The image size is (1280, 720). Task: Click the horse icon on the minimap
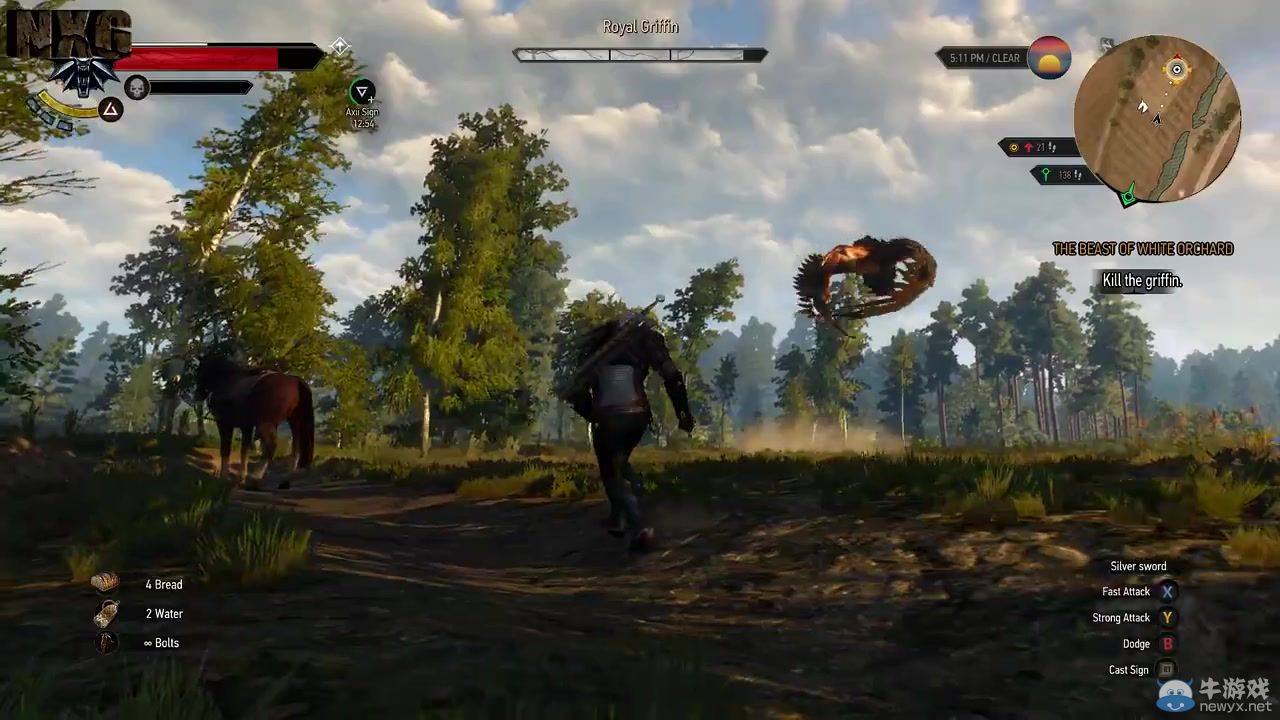pyautogui.click(x=1143, y=107)
